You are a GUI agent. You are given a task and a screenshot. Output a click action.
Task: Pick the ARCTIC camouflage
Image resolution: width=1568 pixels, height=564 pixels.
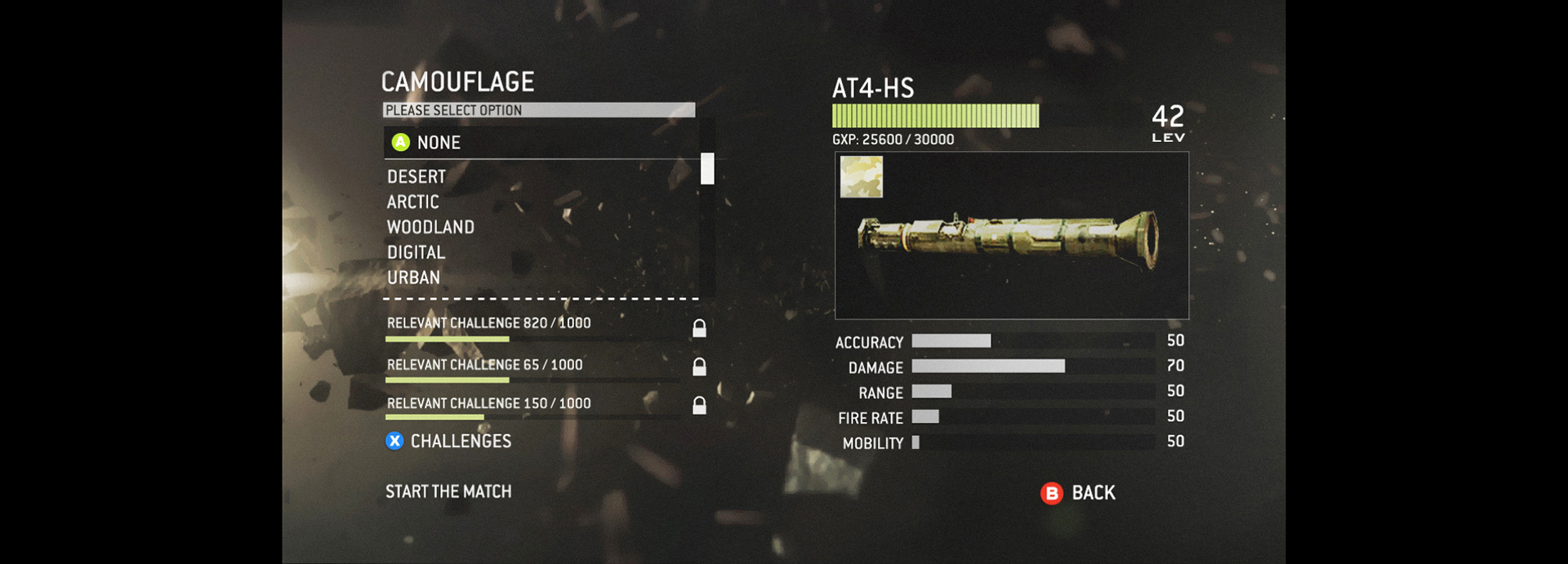[x=412, y=202]
